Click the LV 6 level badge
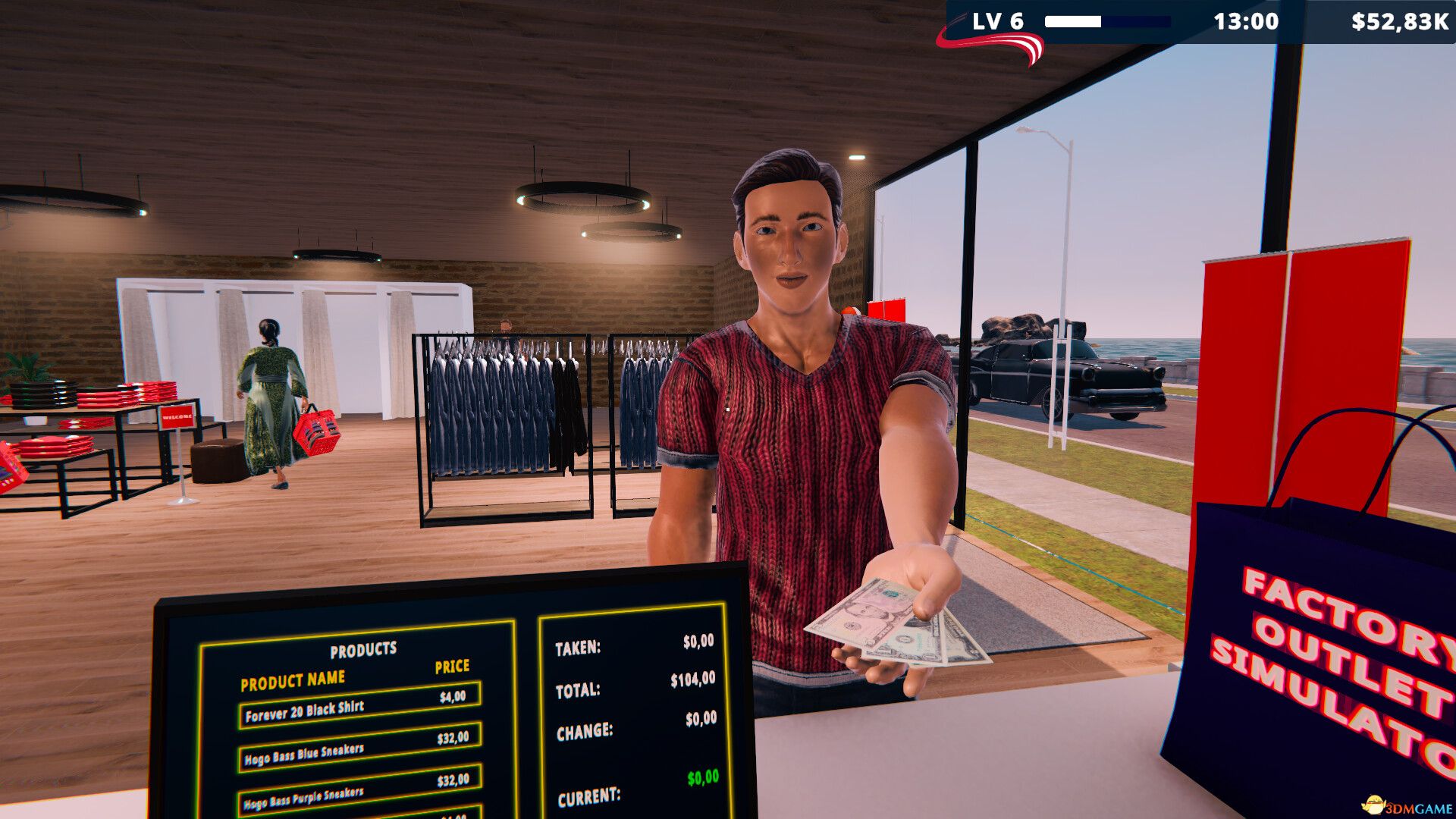The image size is (1456, 819). point(999,19)
